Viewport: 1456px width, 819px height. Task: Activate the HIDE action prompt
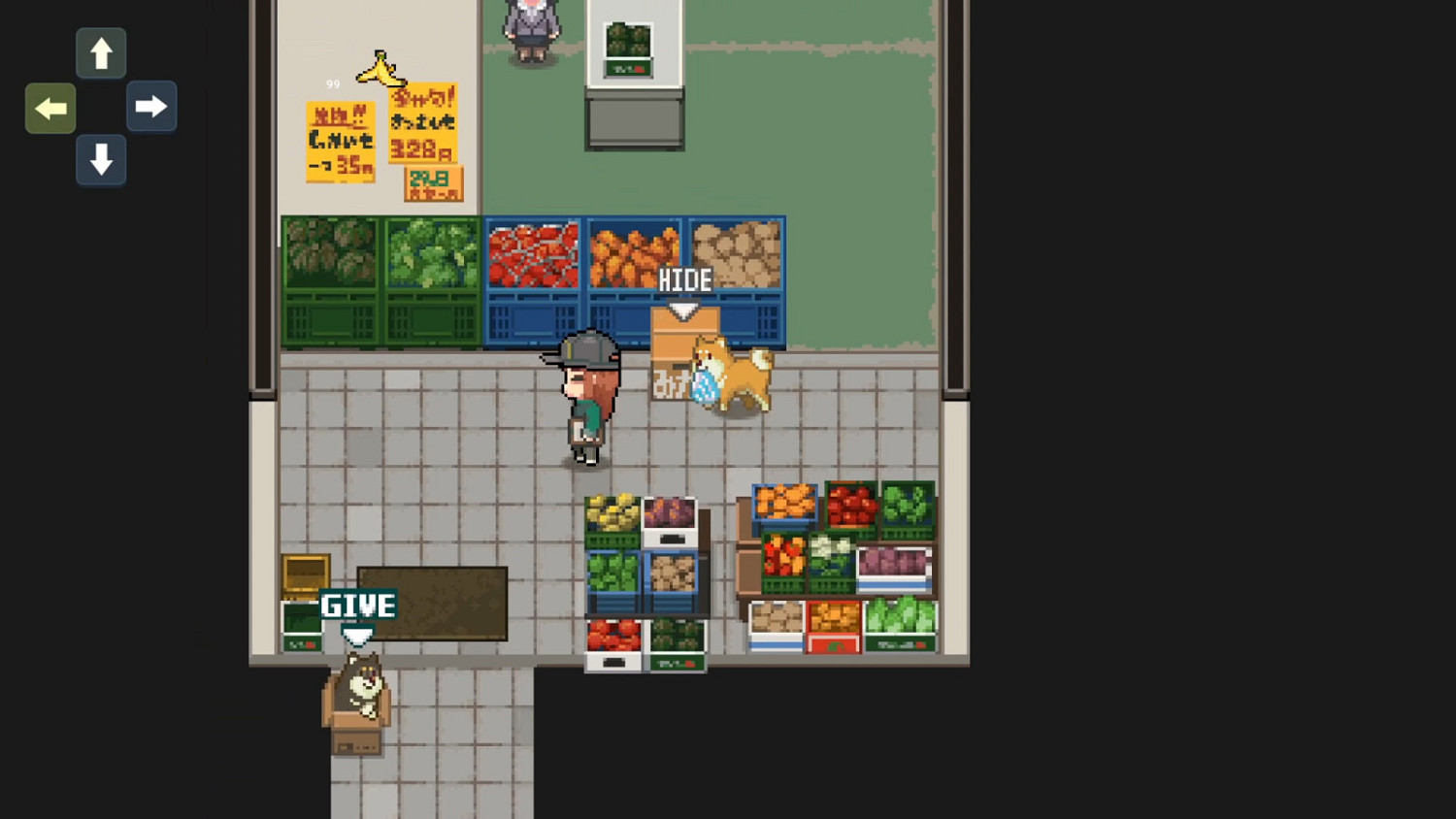[x=684, y=279]
